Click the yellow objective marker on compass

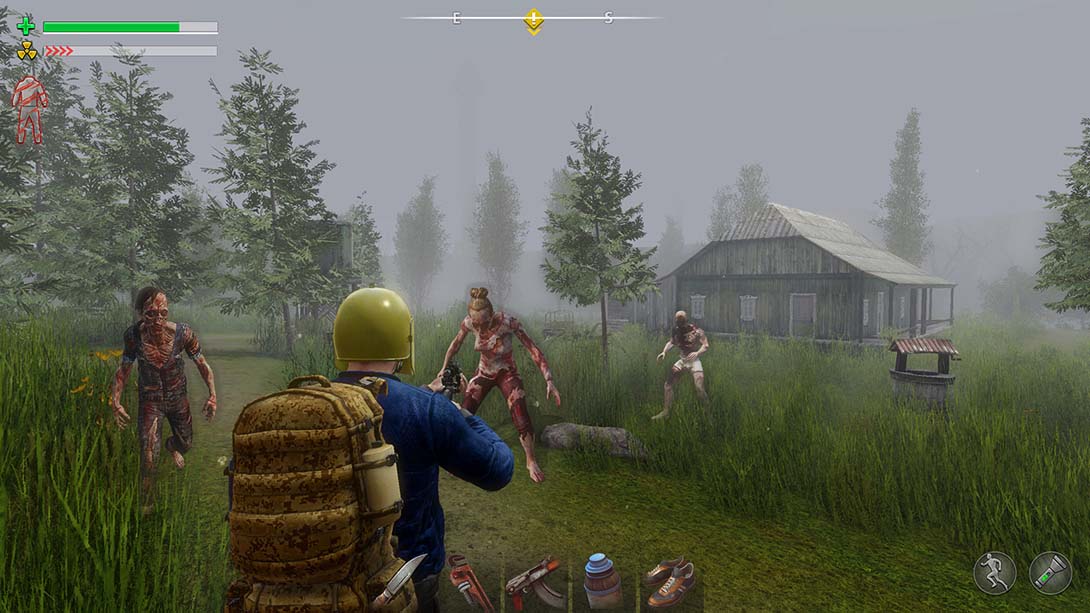tap(534, 20)
